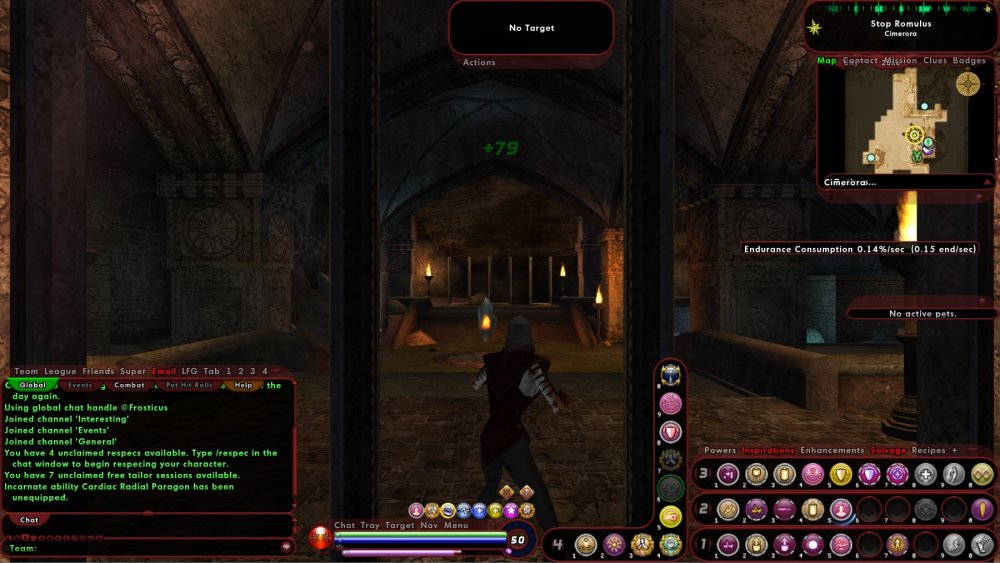1000x563 pixels.
Task: Show the Clues tab
Action: click(935, 61)
